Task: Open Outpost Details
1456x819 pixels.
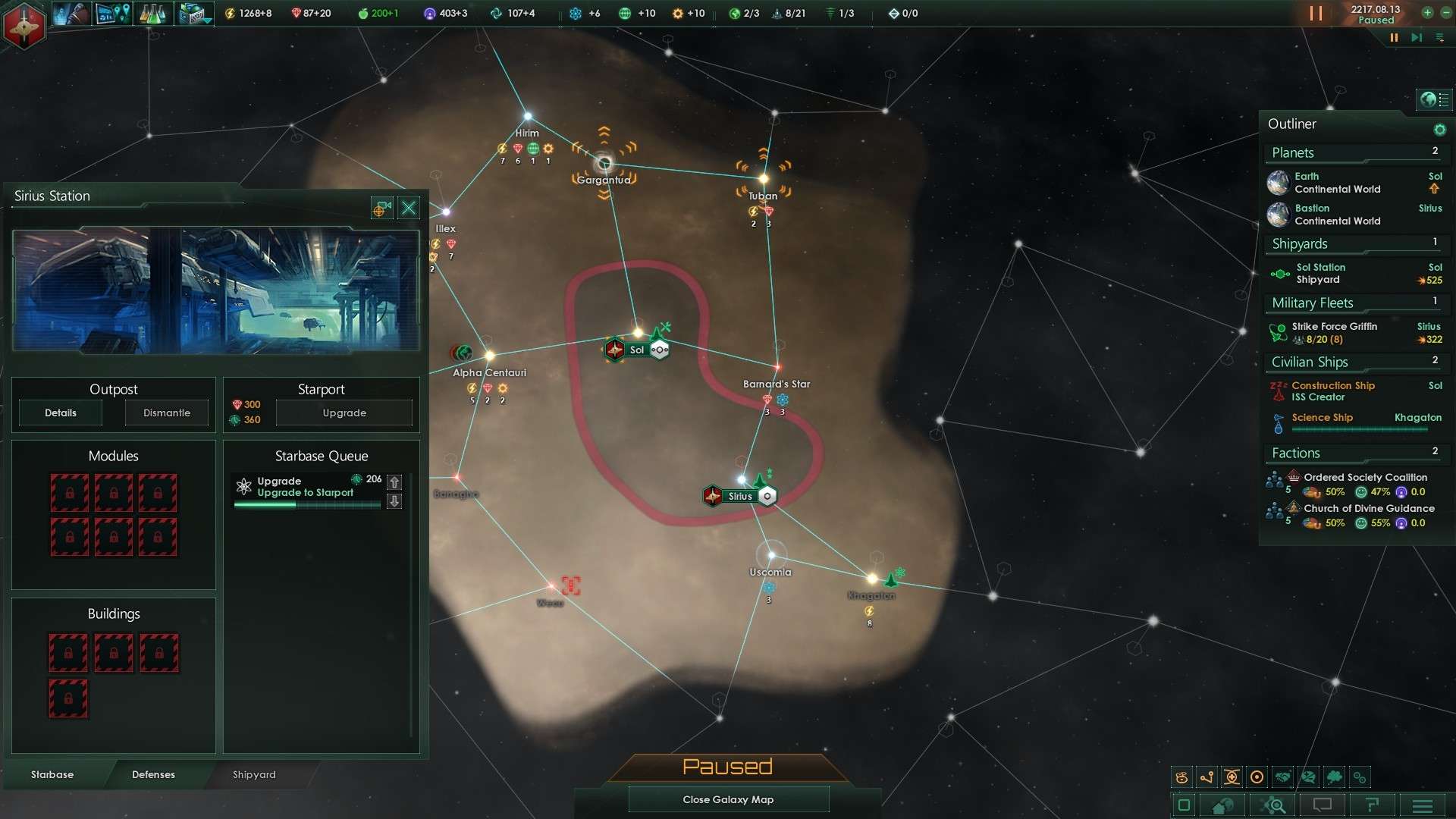Action: click(x=61, y=413)
